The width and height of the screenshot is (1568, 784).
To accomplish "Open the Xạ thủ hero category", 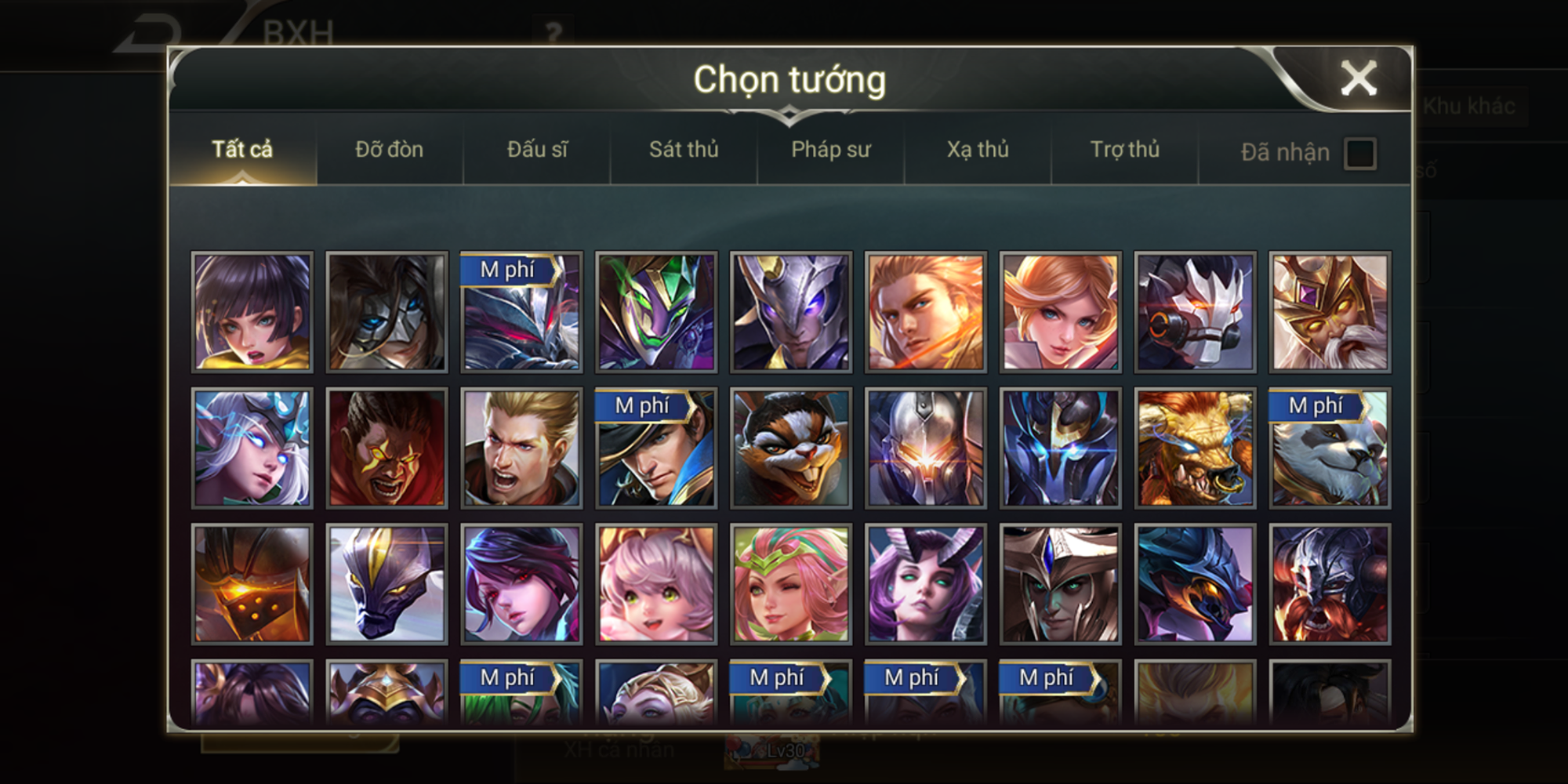I will [x=976, y=151].
